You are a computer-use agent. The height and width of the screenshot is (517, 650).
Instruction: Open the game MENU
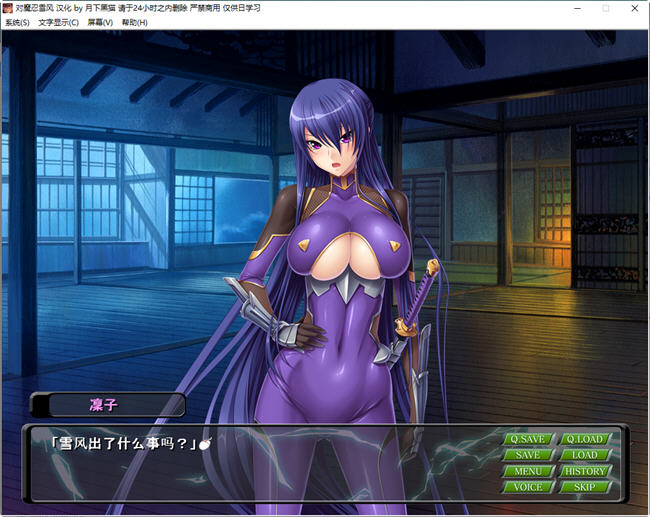click(x=527, y=471)
